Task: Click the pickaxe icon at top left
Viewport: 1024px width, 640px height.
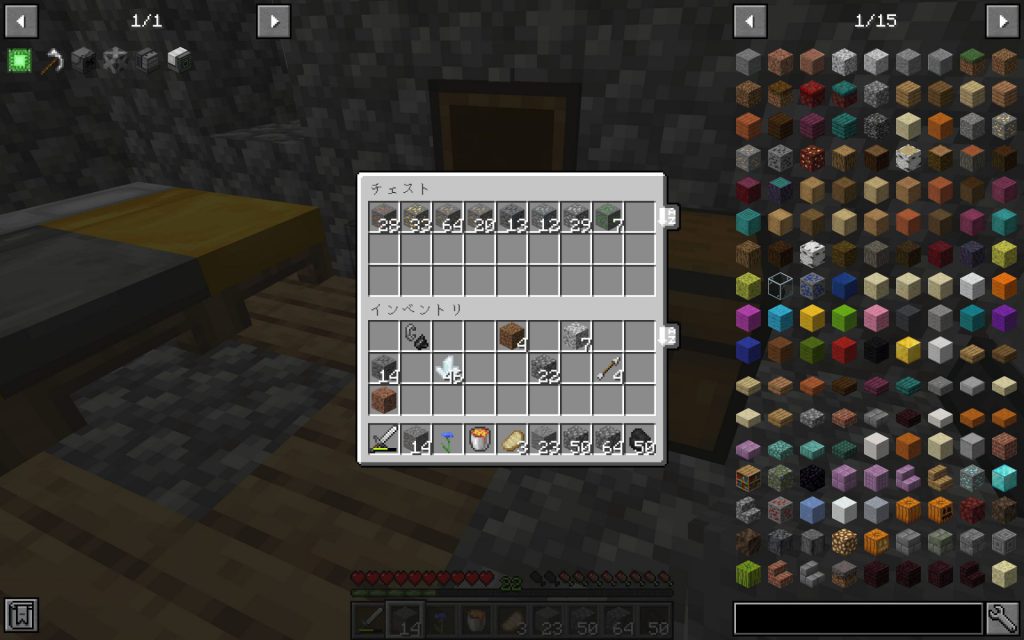Action: 52,60
